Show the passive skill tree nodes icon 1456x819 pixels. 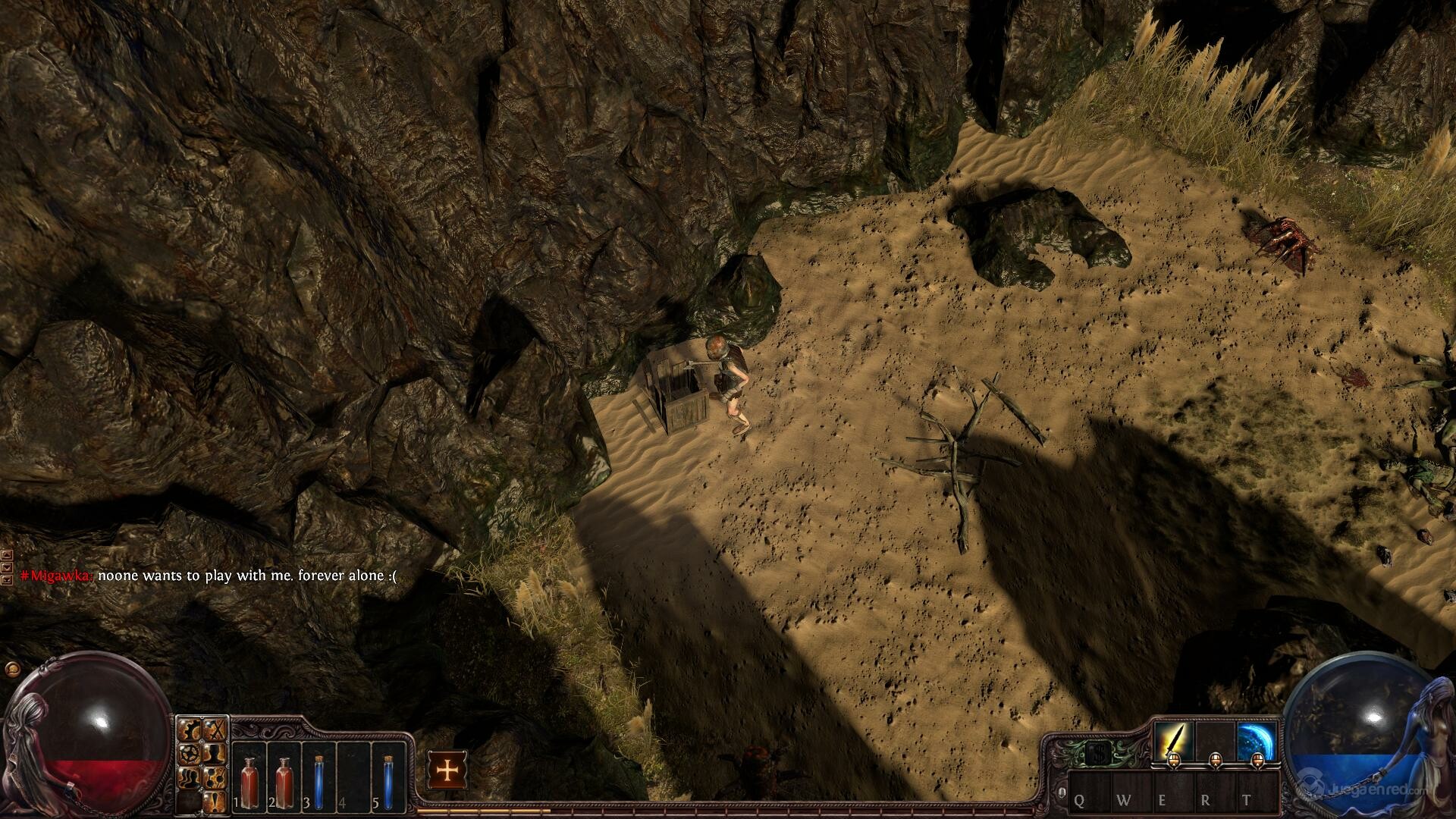tap(216, 777)
